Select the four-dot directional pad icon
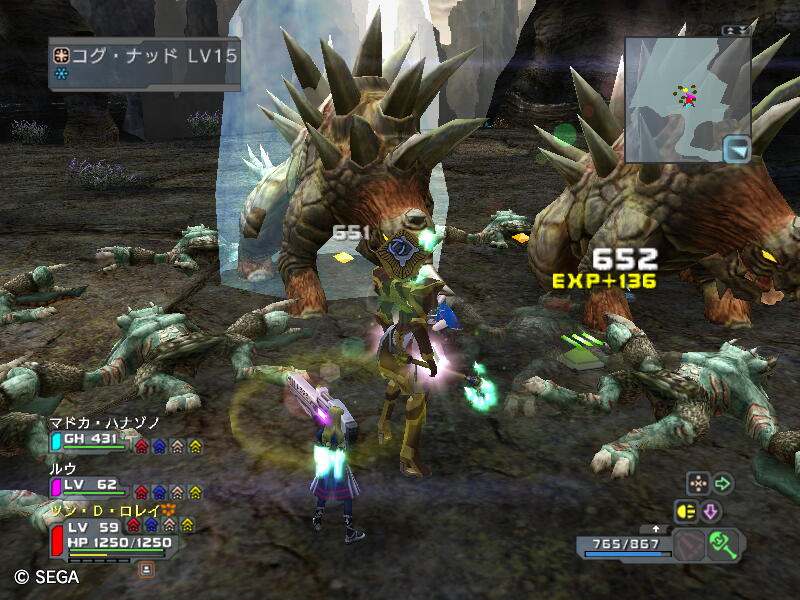 coord(697,484)
